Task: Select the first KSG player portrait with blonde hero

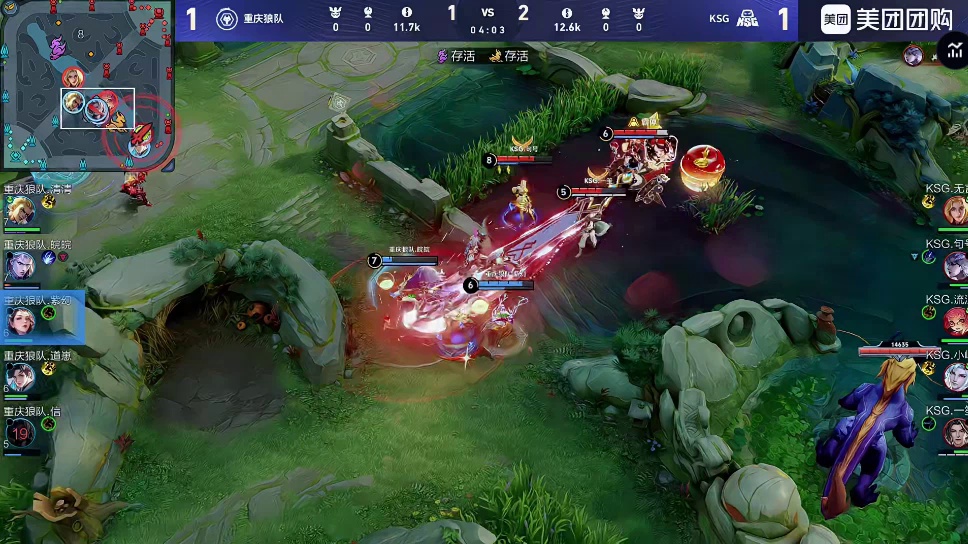Action: coord(954,210)
